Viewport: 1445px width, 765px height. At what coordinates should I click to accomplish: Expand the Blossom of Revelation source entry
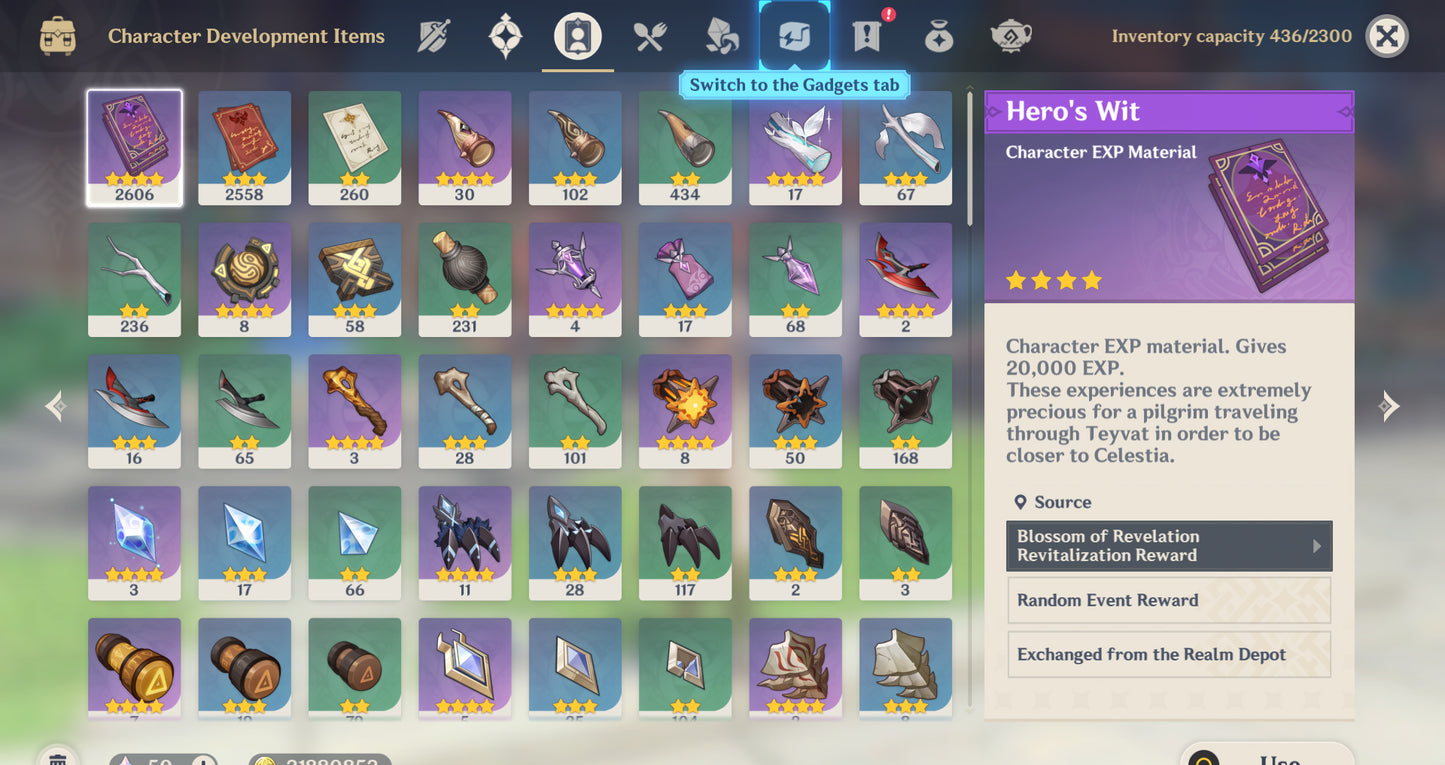[x=1168, y=545]
